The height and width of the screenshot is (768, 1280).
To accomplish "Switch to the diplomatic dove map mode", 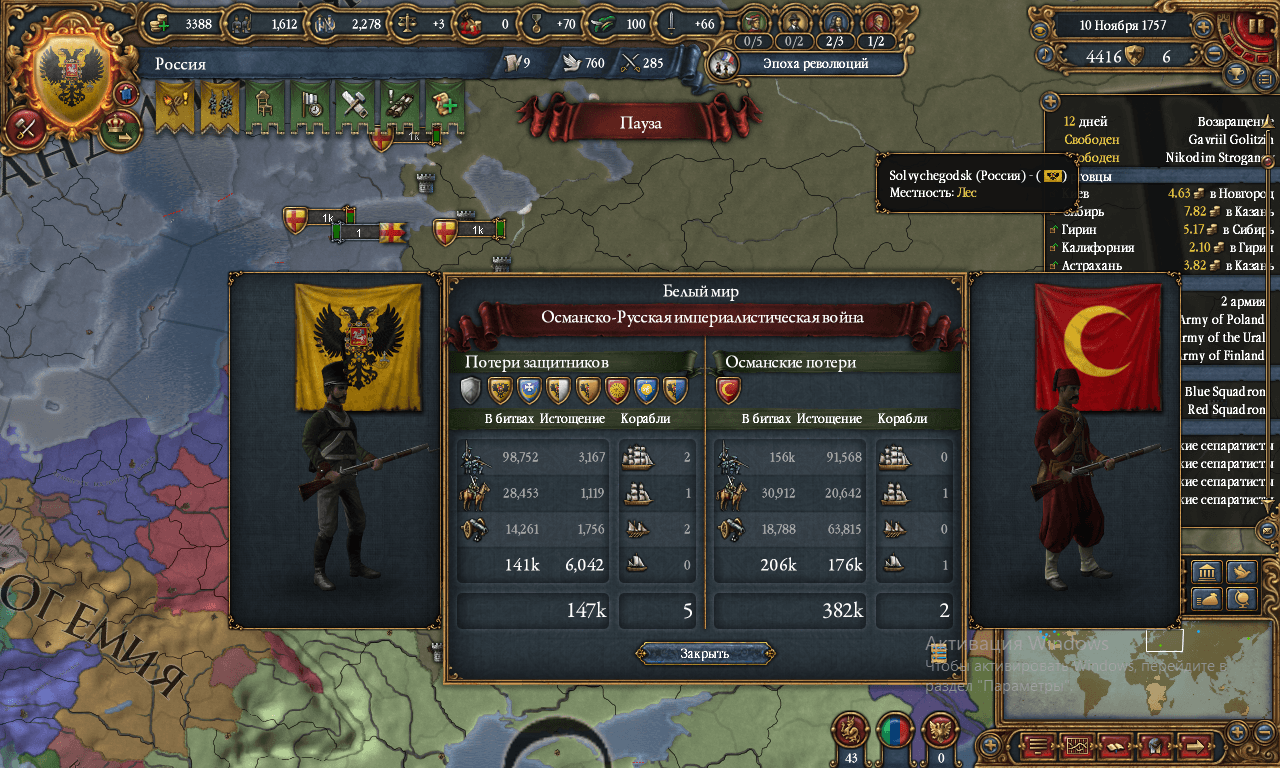I will pyautogui.click(x=1242, y=572).
